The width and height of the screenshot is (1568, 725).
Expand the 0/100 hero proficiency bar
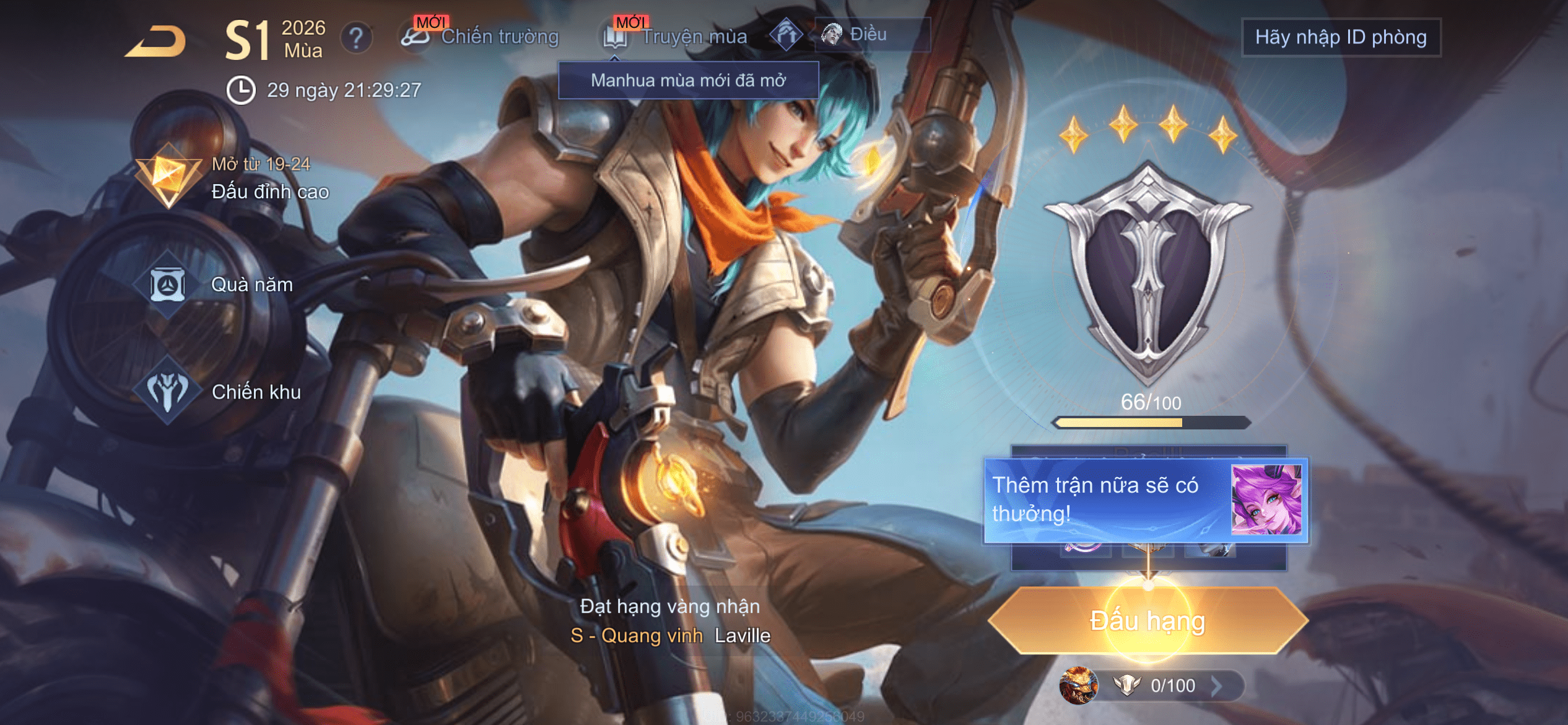pos(1152,685)
